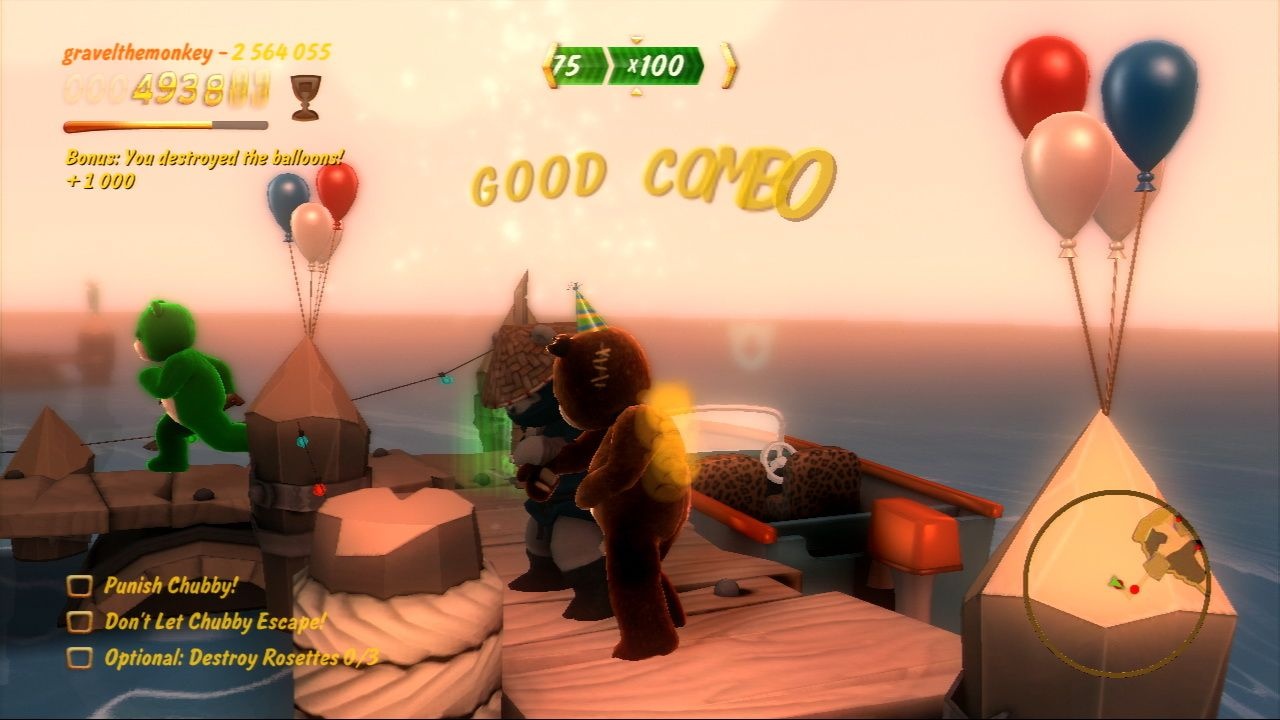Image resolution: width=1280 pixels, height=720 pixels.
Task: Select the green player arrow on the minimap
Action: coord(1113,584)
